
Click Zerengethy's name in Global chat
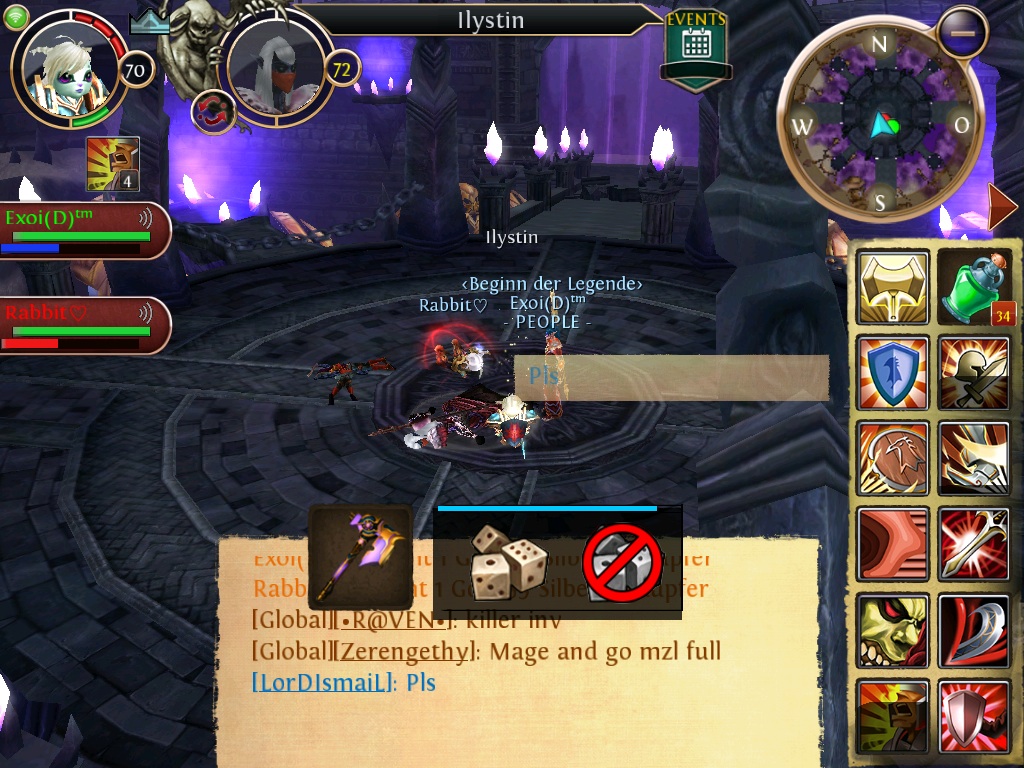pos(402,652)
